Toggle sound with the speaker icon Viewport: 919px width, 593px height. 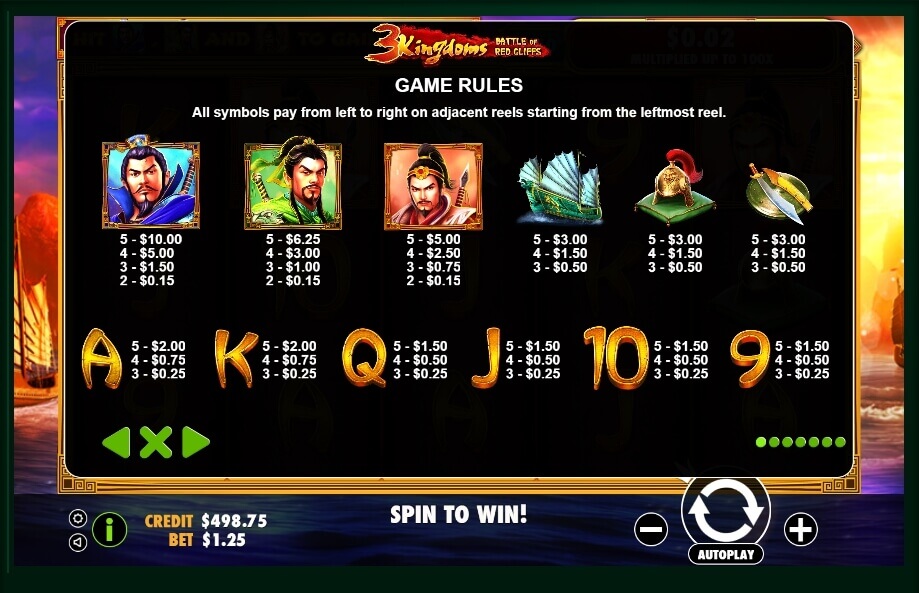point(77,542)
